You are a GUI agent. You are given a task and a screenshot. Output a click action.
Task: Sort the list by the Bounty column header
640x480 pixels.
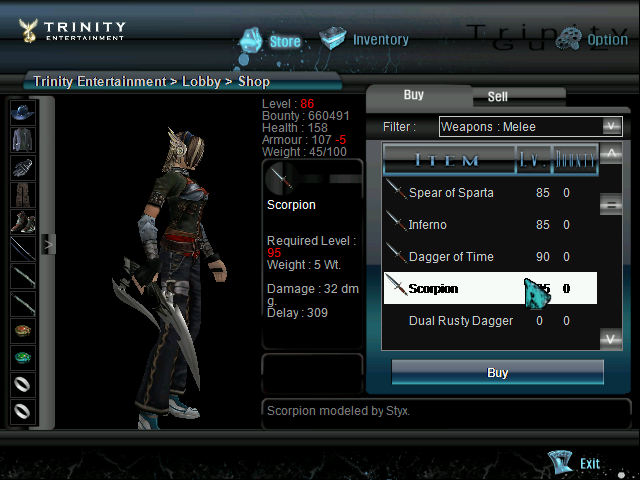(x=575, y=159)
